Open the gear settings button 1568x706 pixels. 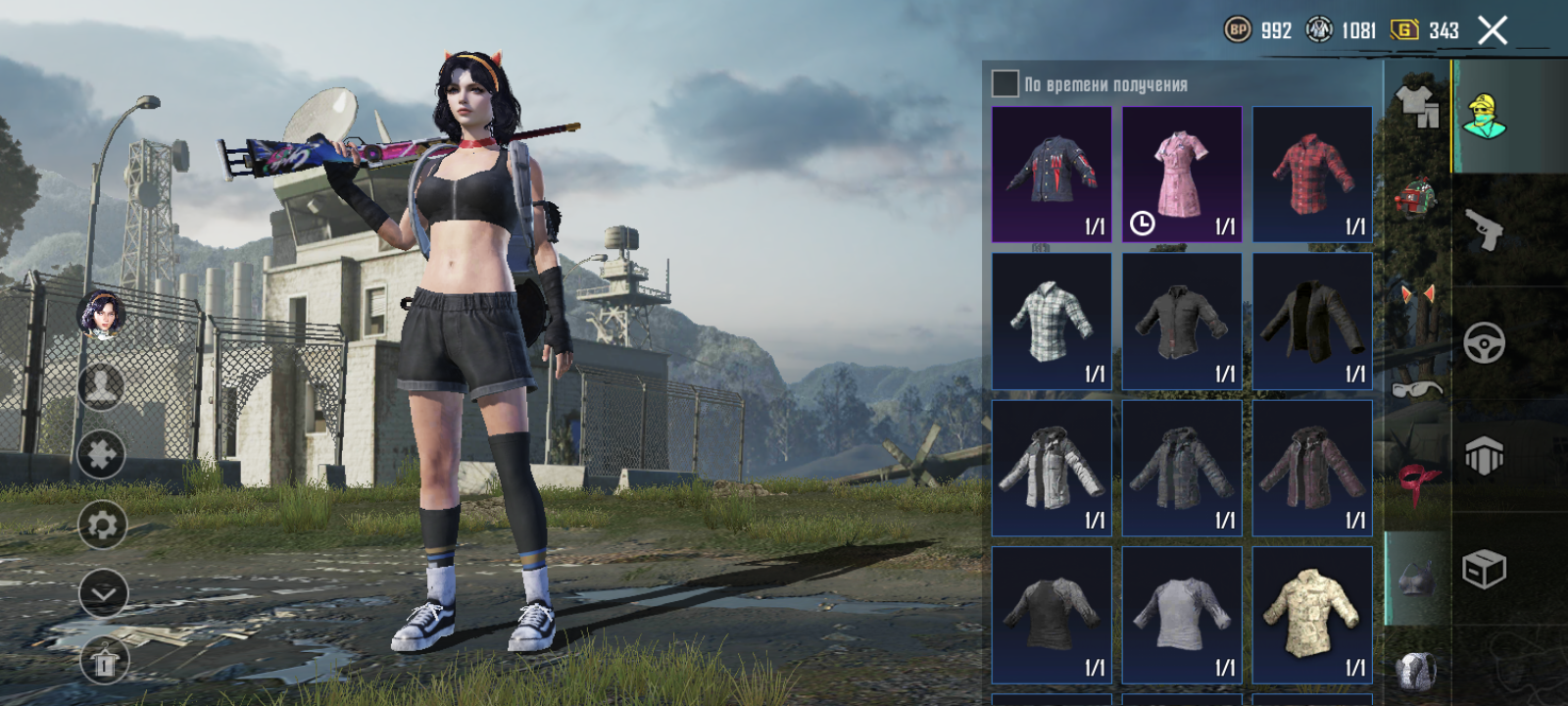[102, 526]
